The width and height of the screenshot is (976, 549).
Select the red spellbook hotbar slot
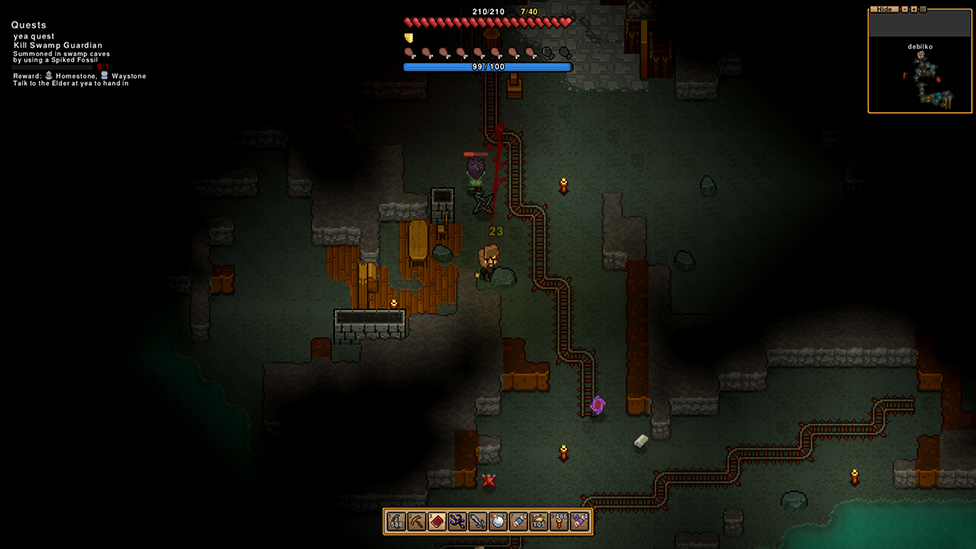[437, 521]
